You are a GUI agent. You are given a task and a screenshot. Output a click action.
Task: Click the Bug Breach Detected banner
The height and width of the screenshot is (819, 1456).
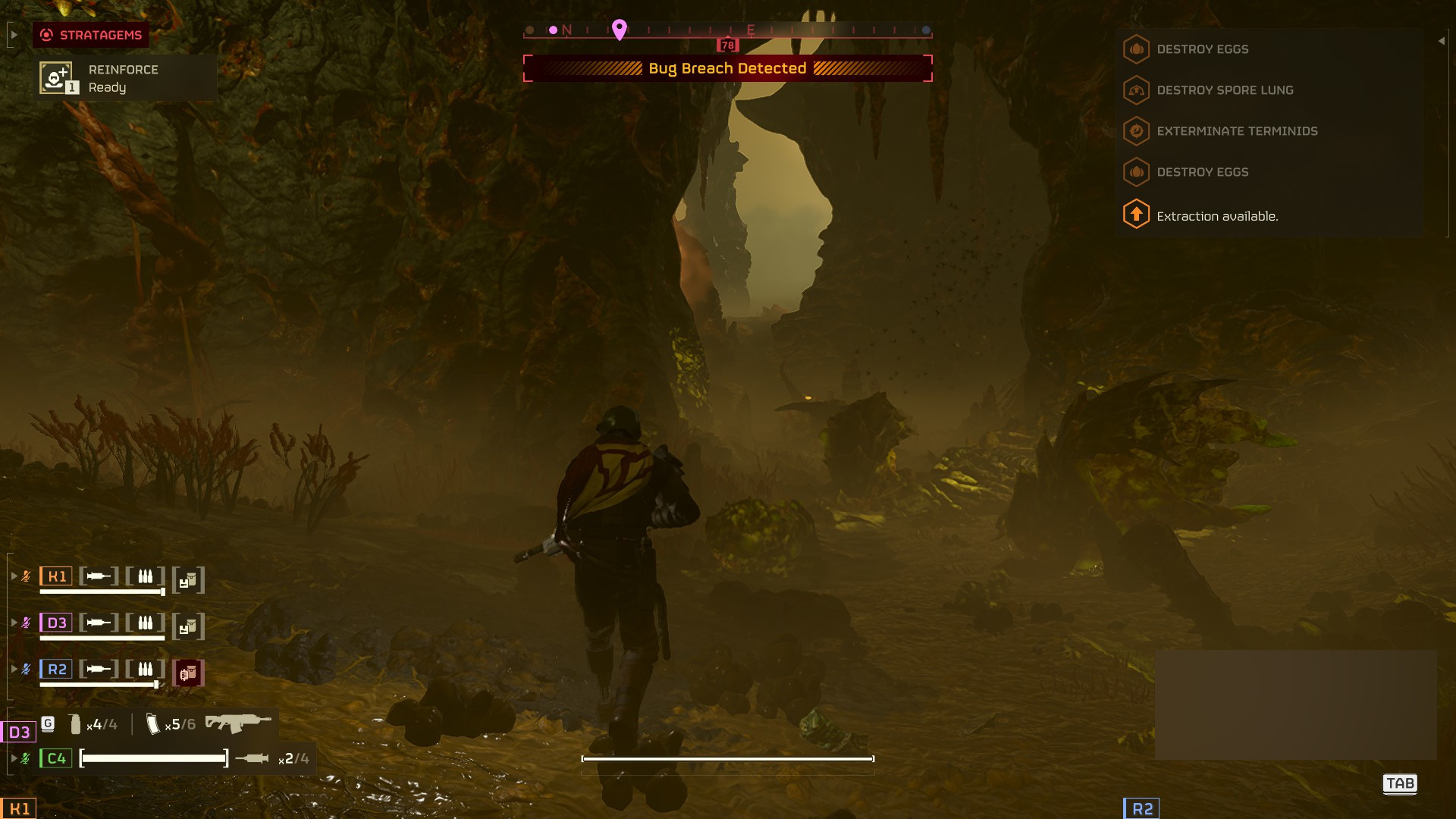(727, 67)
